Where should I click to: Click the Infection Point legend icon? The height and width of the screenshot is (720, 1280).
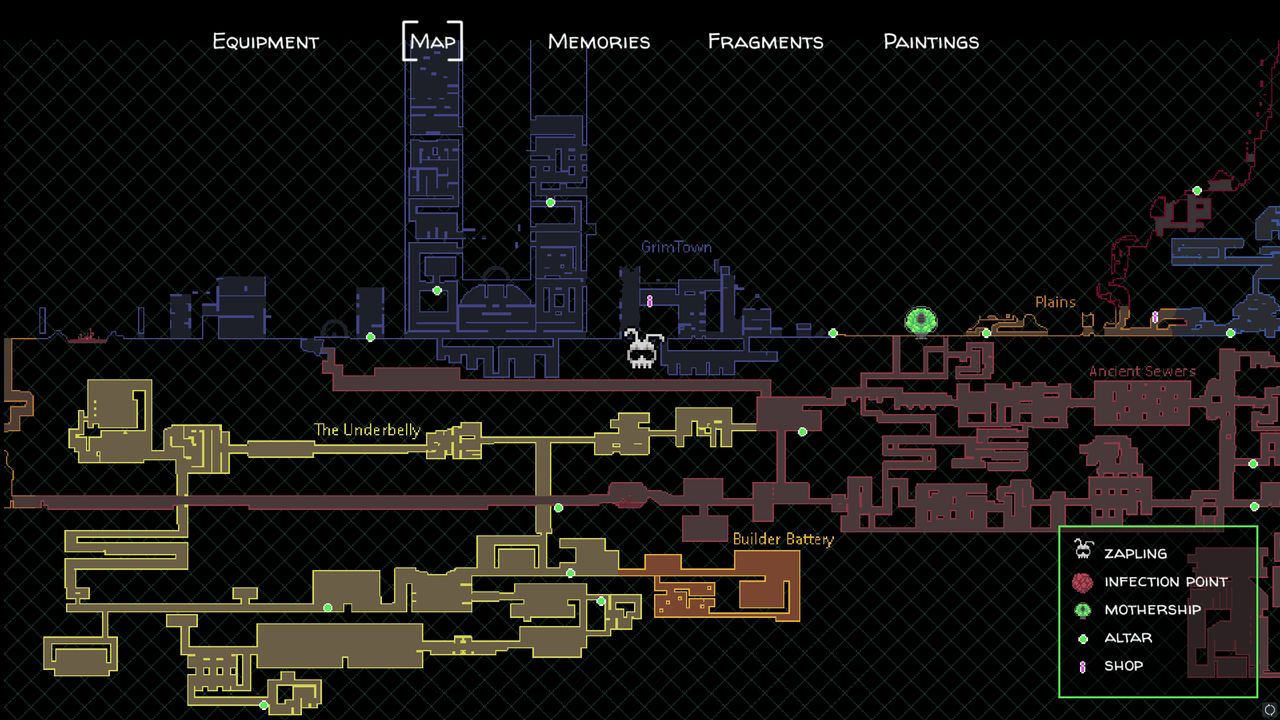pos(1082,581)
